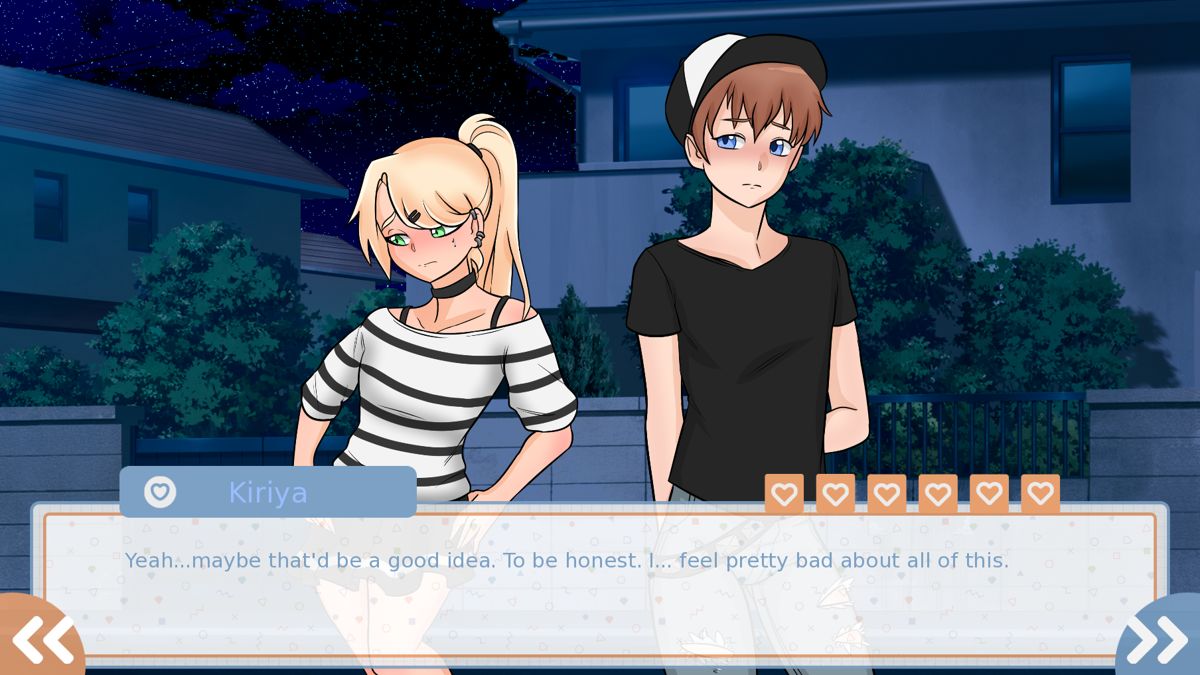Advance dialogue with the forward double-arrow button
This screenshot has width=1200, height=675.
click(x=1160, y=638)
